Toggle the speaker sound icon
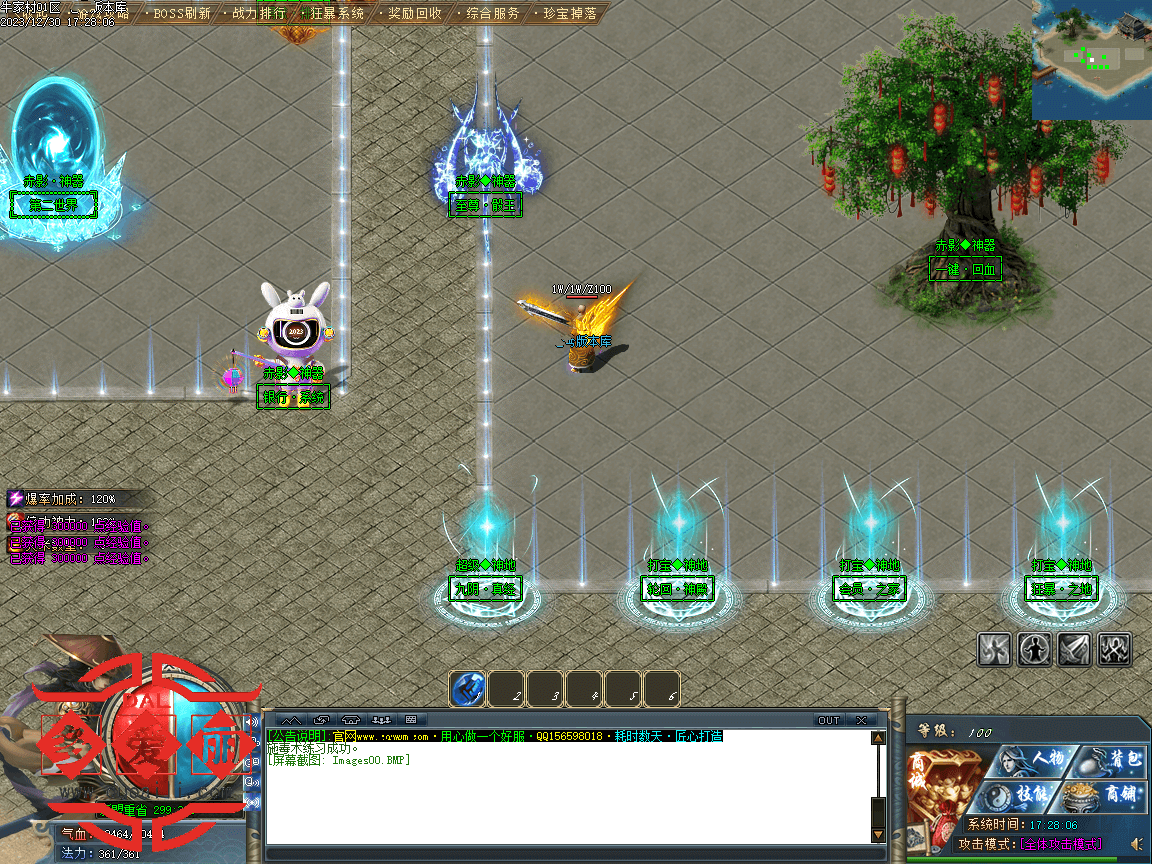 click(1136, 844)
